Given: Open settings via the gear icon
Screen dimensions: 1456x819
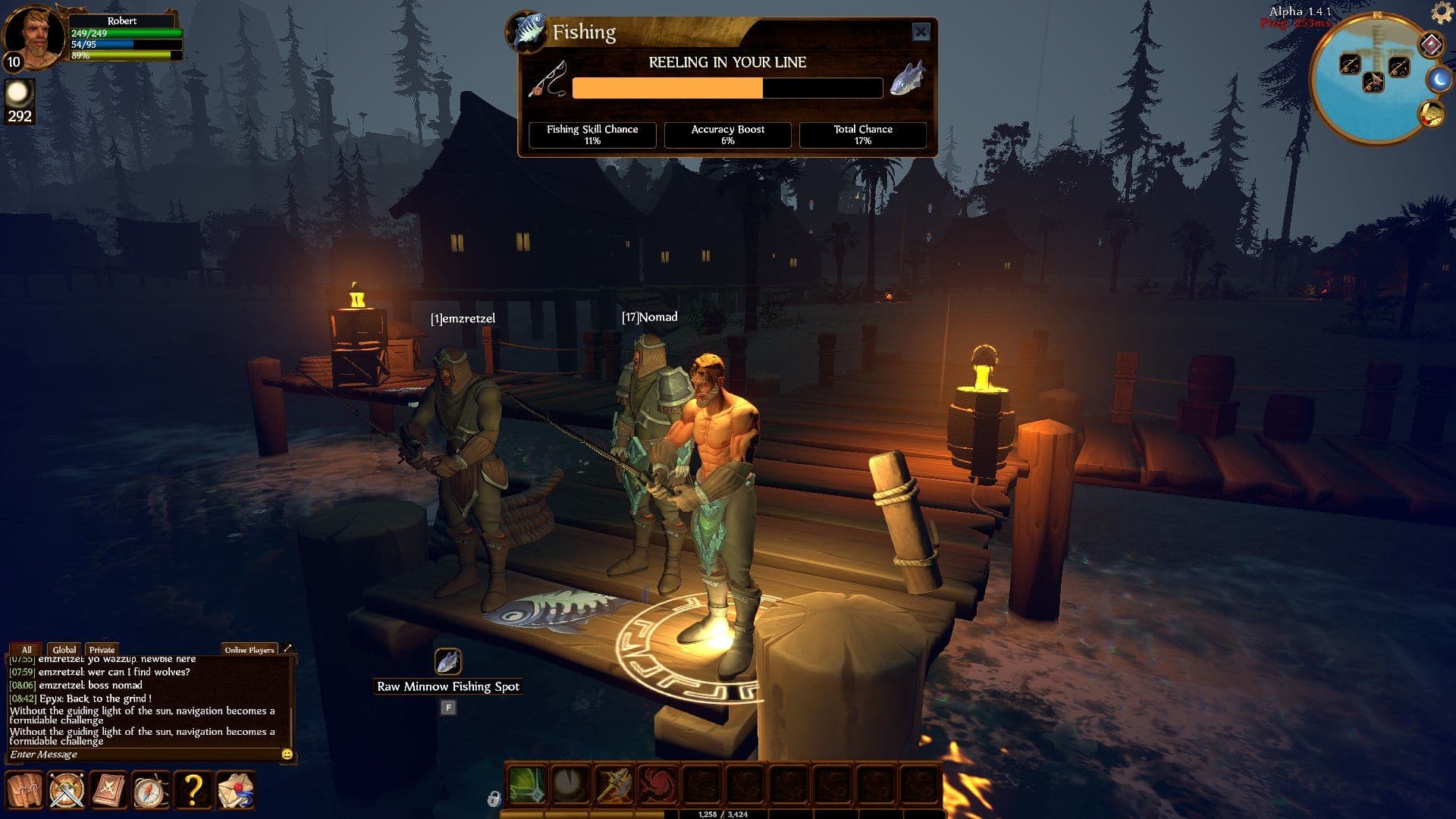Looking at the screenshot, I should tap(1441, 12).
